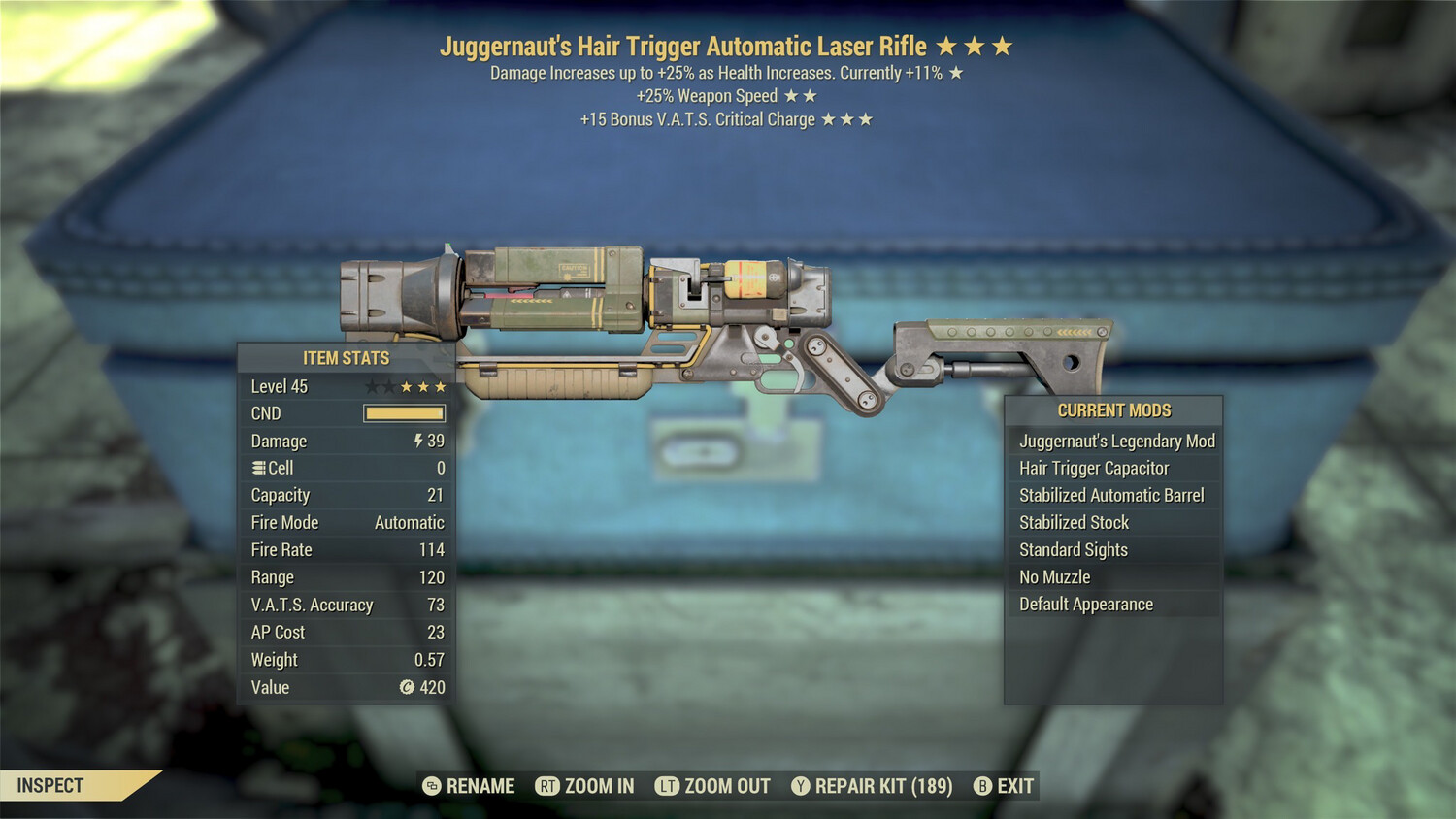The height and width of the screenshot is (819, 1456).
Task: Click the LT Zoom Out controller icon
Action: (x=668, y=786)
